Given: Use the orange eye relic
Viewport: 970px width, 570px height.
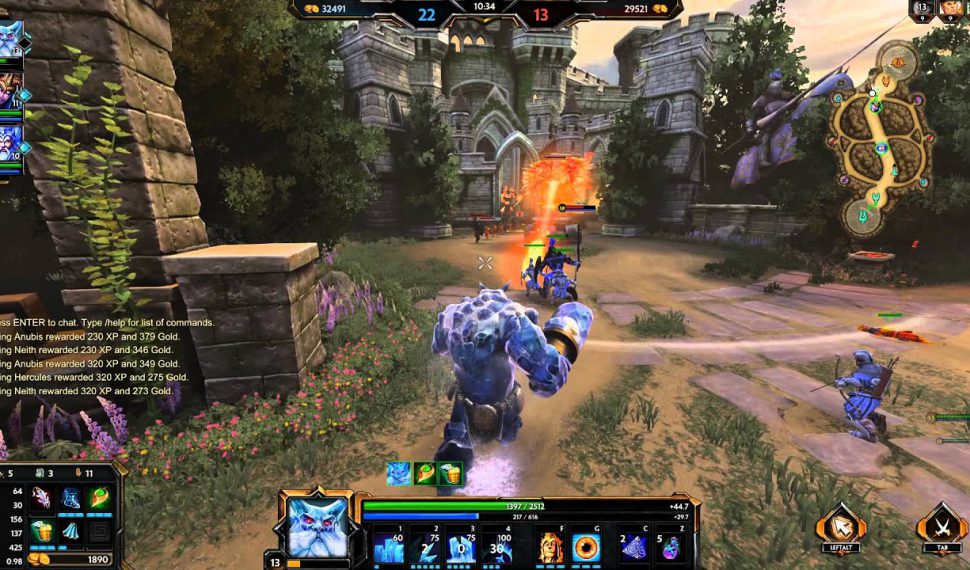Looking at the screenshot, I should coord(586,546).
